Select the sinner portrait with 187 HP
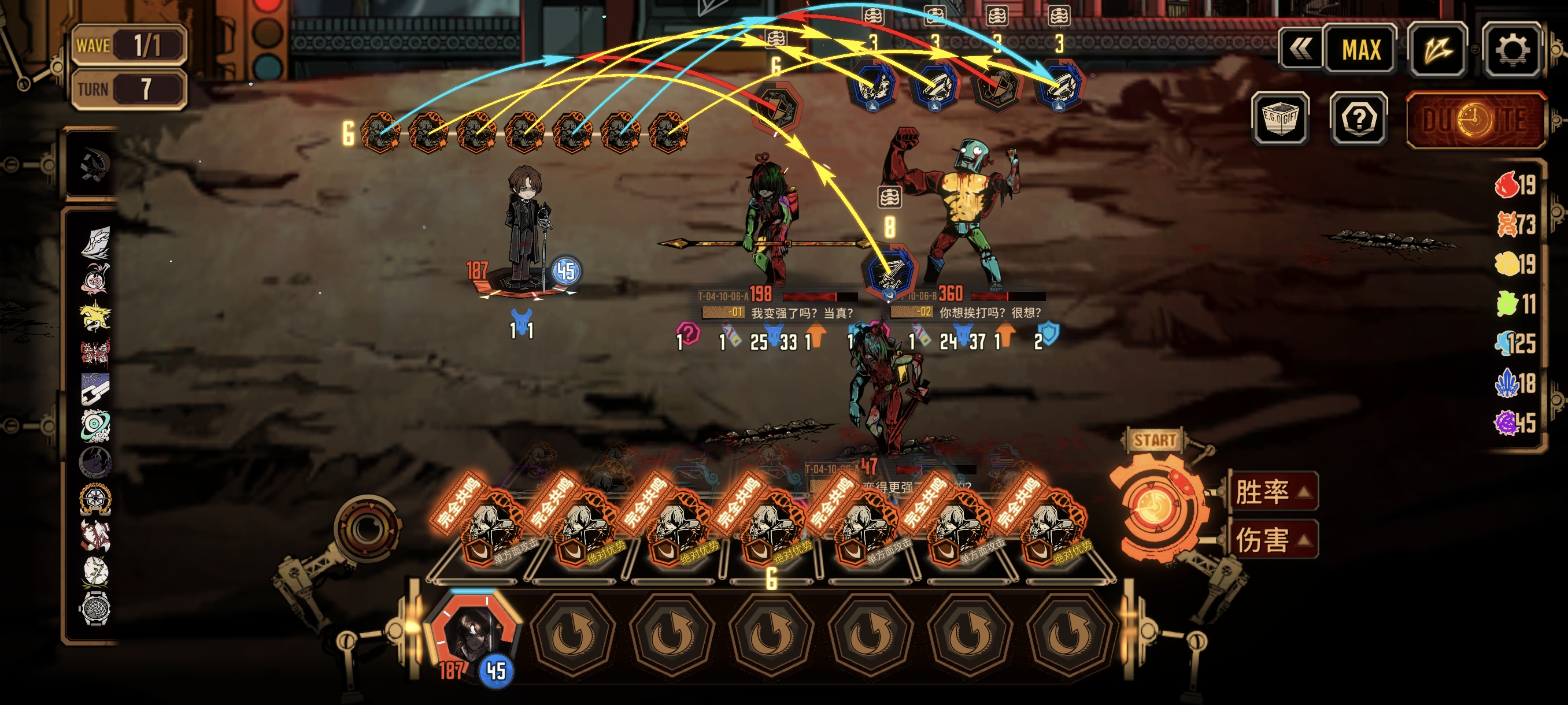The width and height of the screenshot is (1568, 705). [x=473, y=636]
